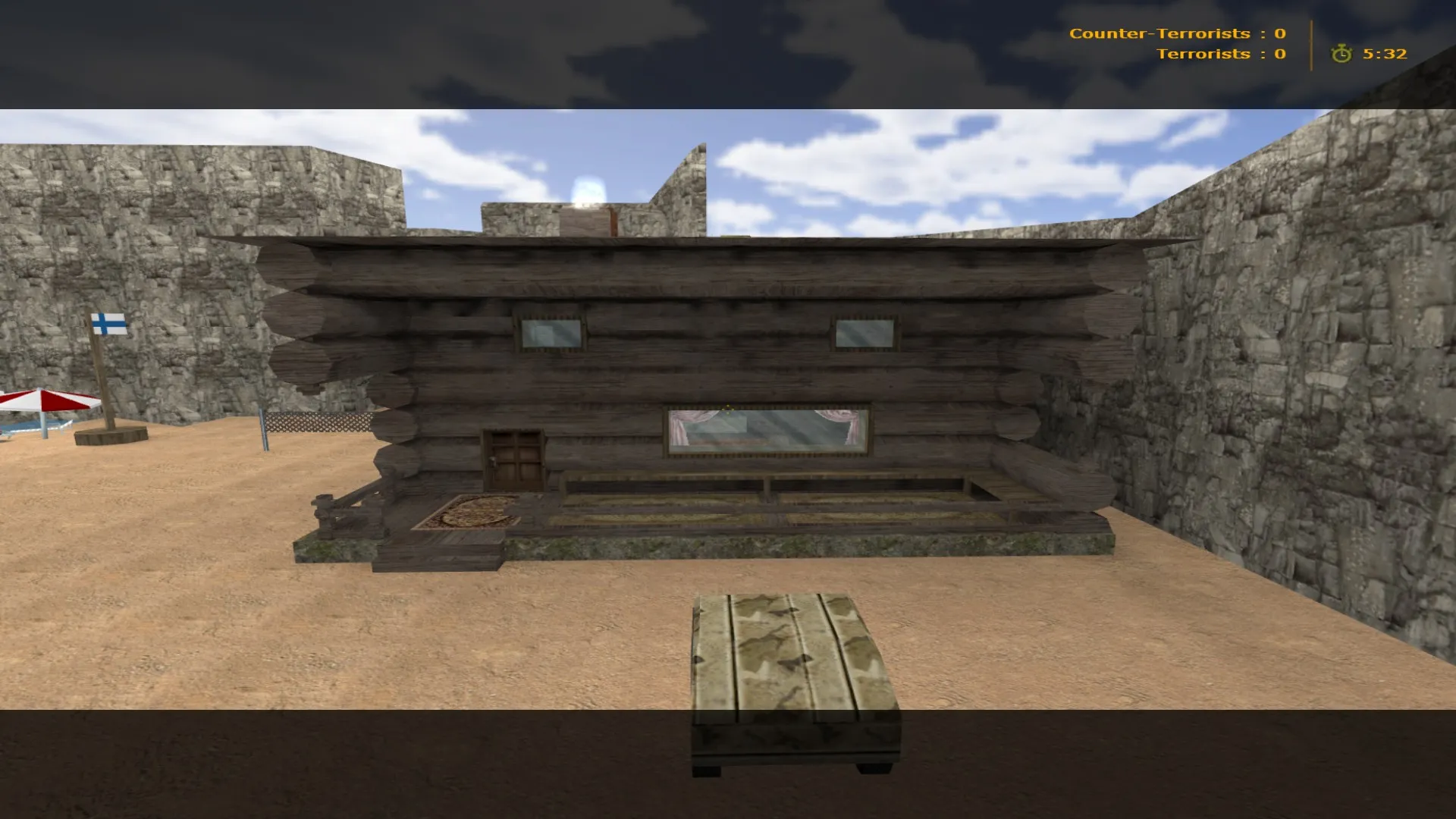Click the green stopwatch icon in the HUD
This screenshot has width=1456, height=819.
point(1341,54)
